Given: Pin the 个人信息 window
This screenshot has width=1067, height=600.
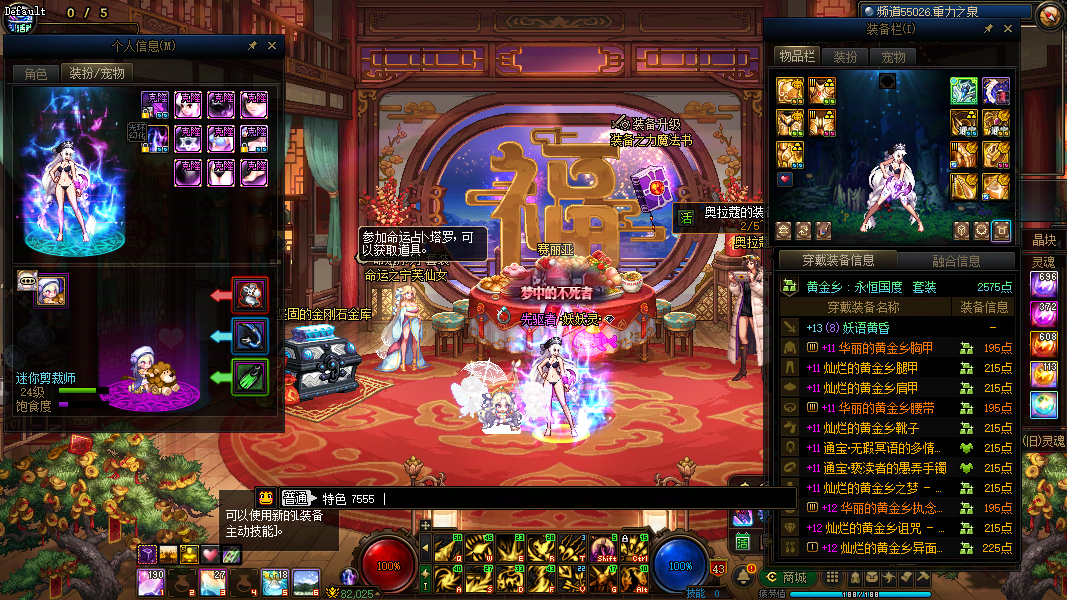Looking at the screenshot, I should coord(253,46).
